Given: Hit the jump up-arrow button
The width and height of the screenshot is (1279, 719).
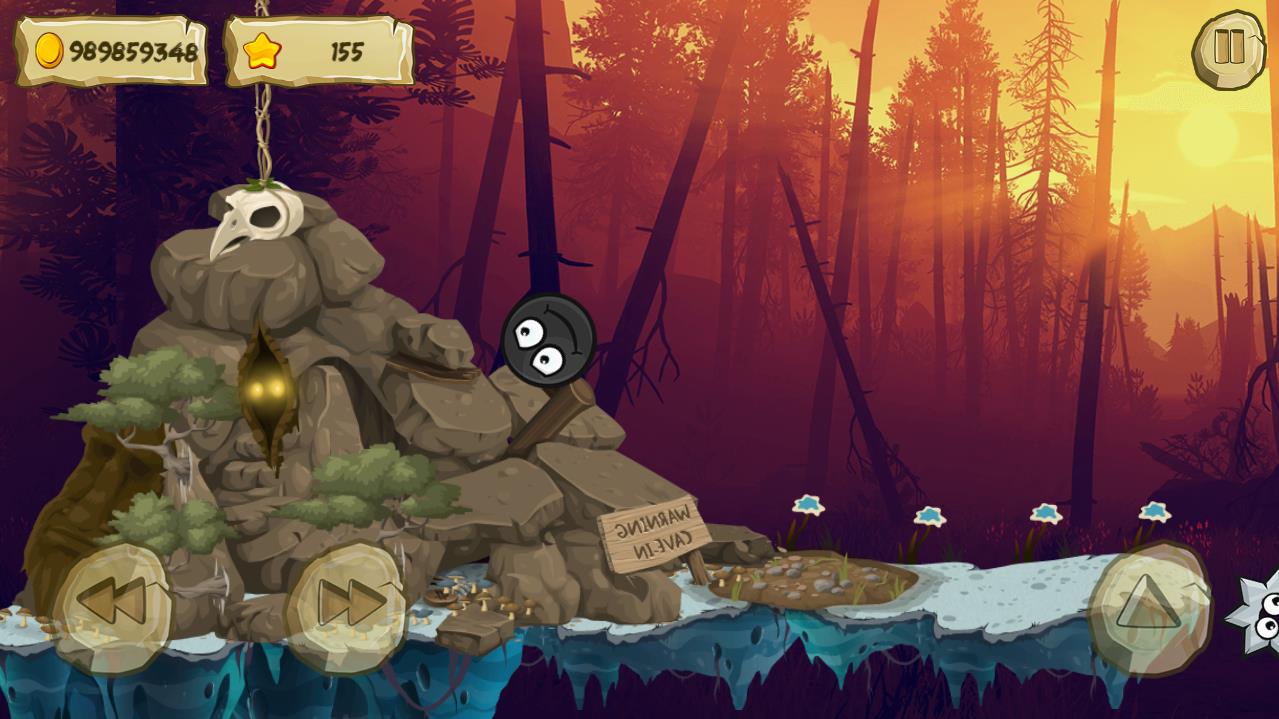Looking at the screenshot, I should [x=1148, y=605].
